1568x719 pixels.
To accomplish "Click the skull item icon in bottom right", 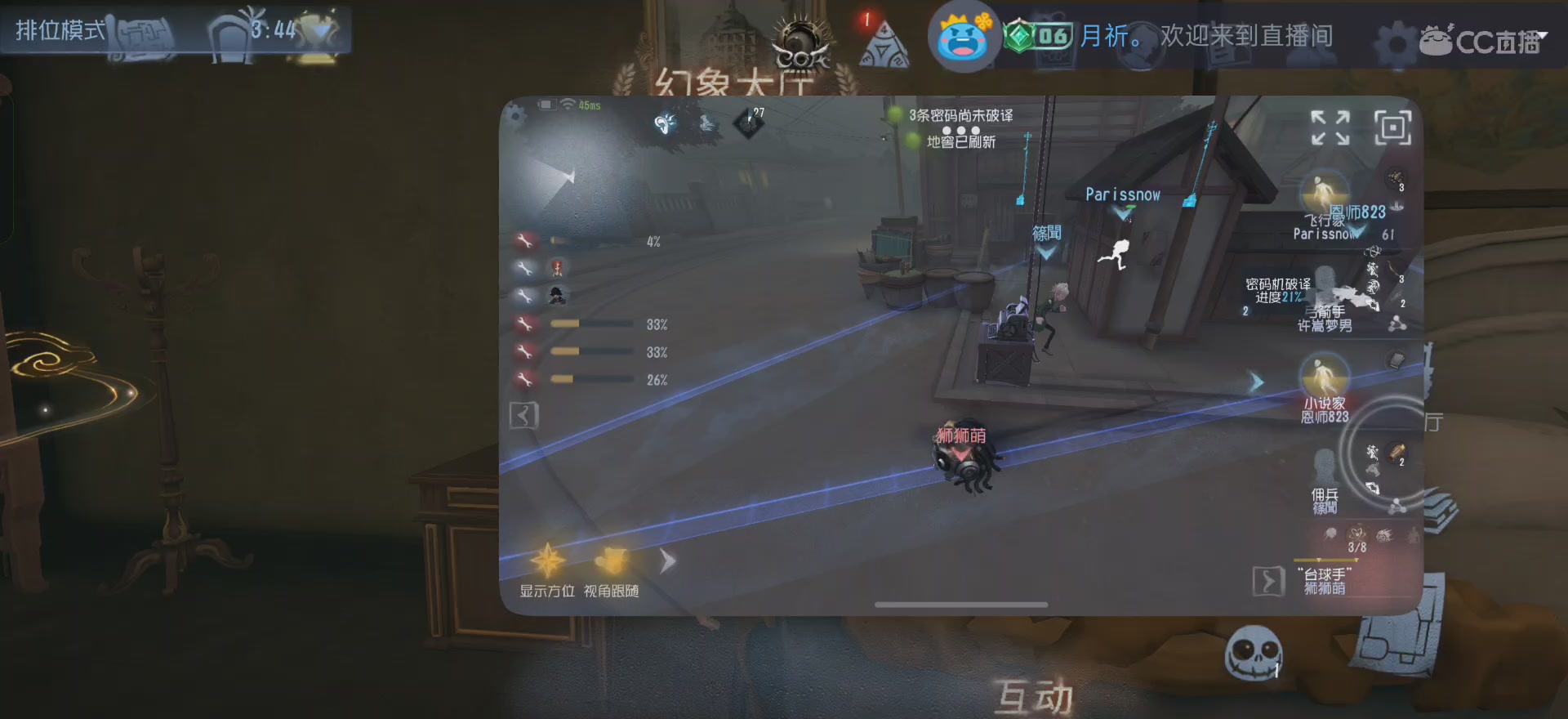I will coord(1255,652).
